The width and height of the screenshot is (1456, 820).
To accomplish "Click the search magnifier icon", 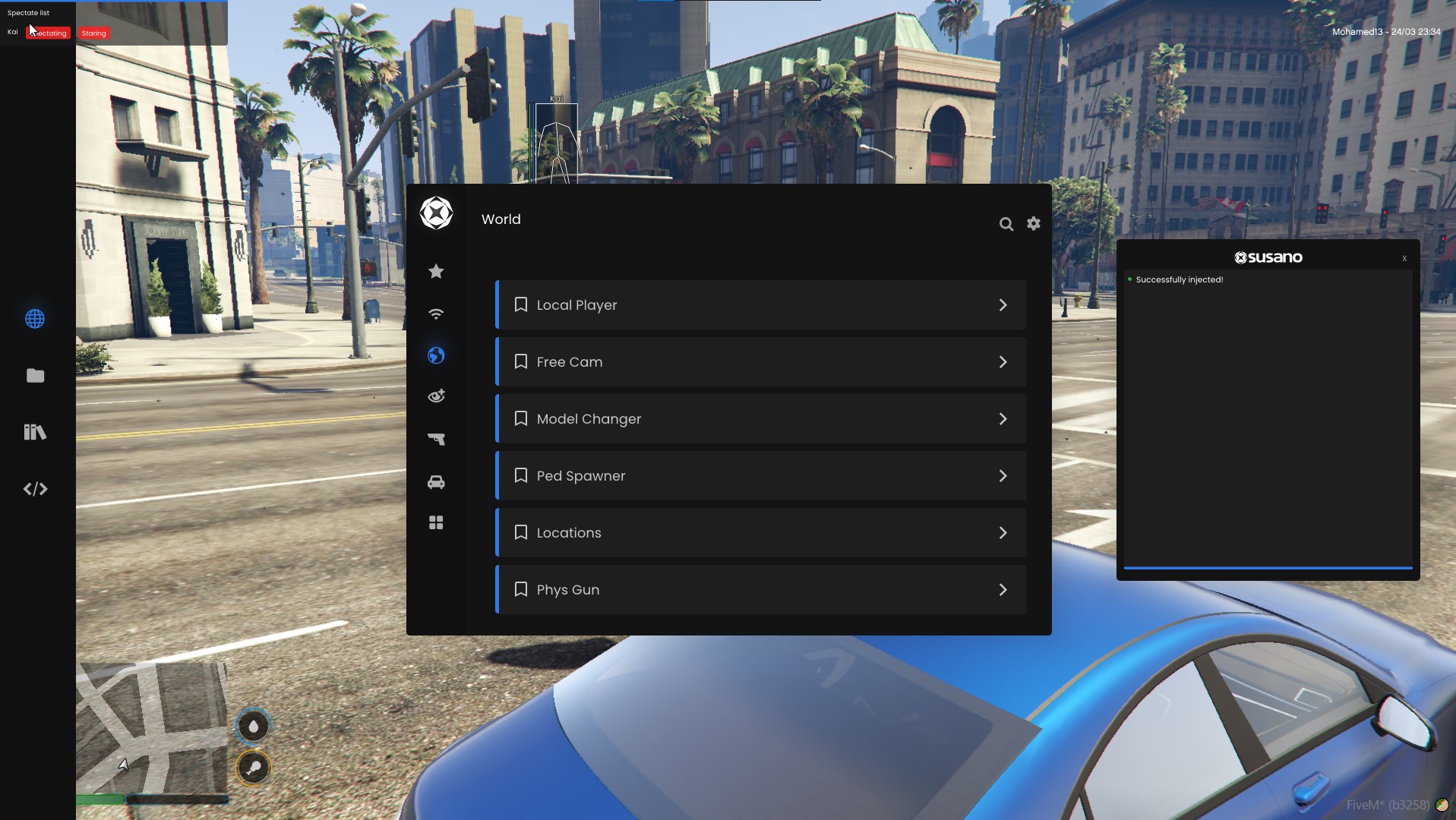I will [1006, 224].
